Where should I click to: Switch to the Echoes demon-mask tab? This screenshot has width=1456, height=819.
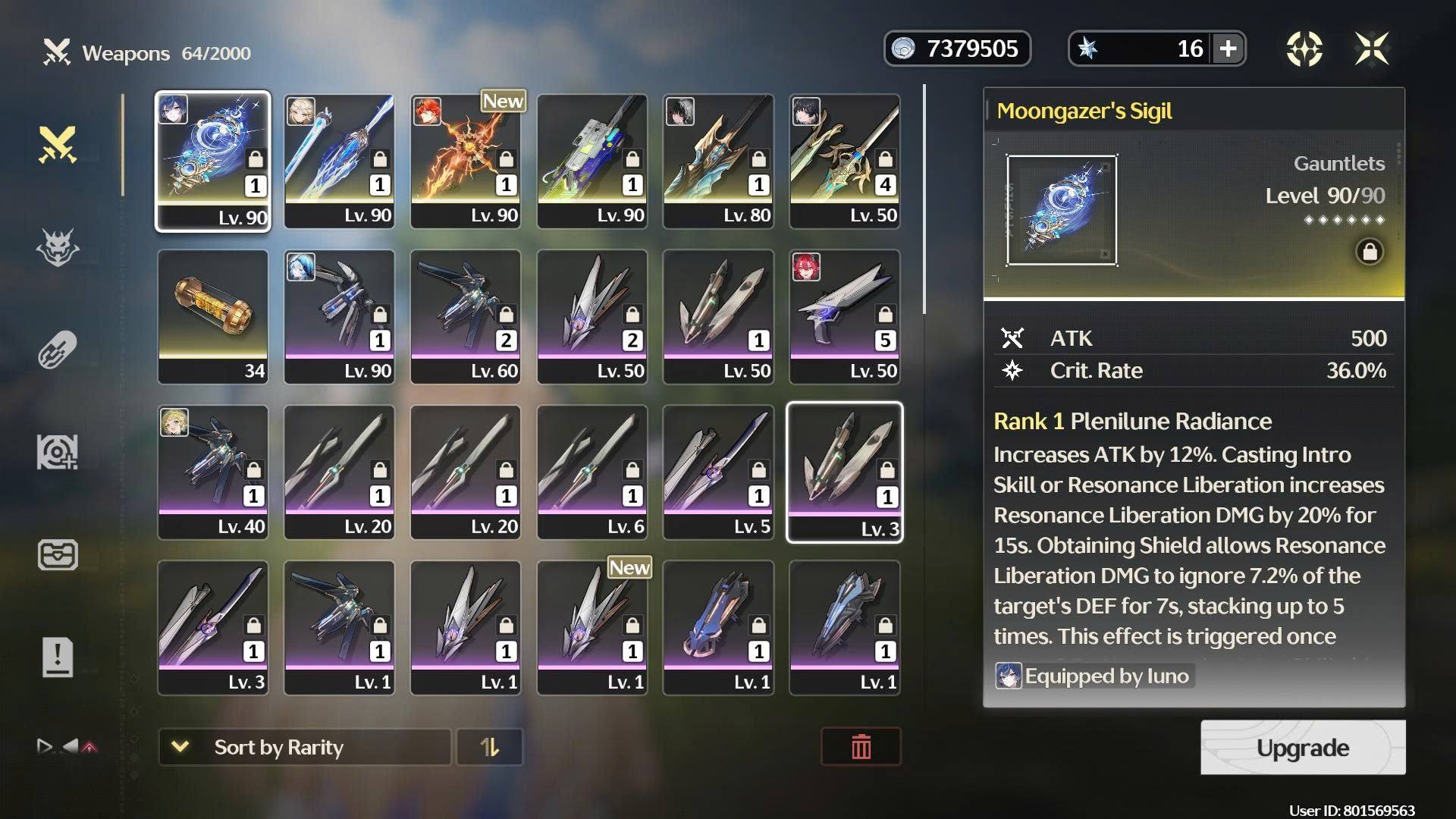click(x=58, y=247)
